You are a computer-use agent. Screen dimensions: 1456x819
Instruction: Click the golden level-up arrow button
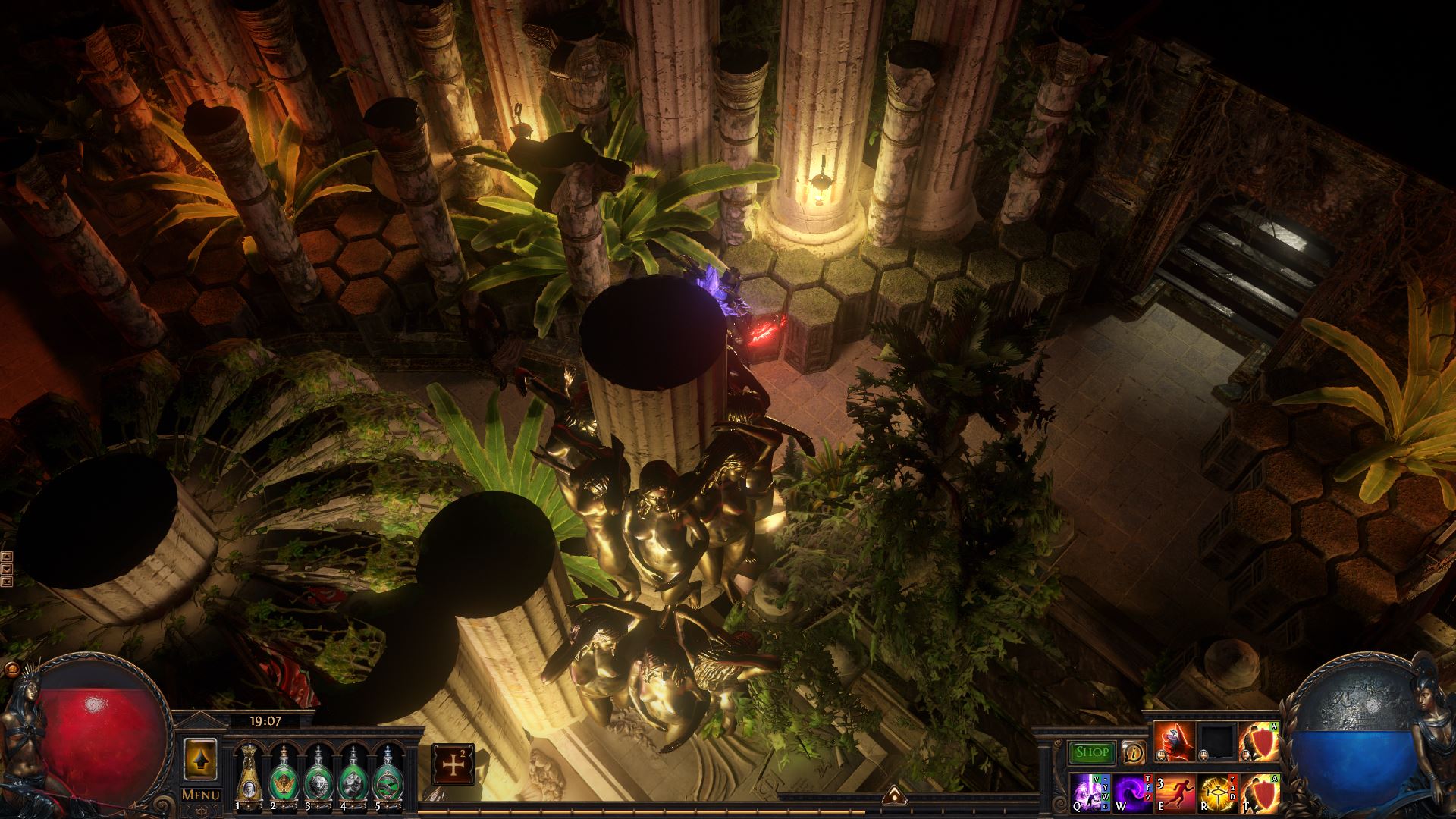tap(201, 760)
